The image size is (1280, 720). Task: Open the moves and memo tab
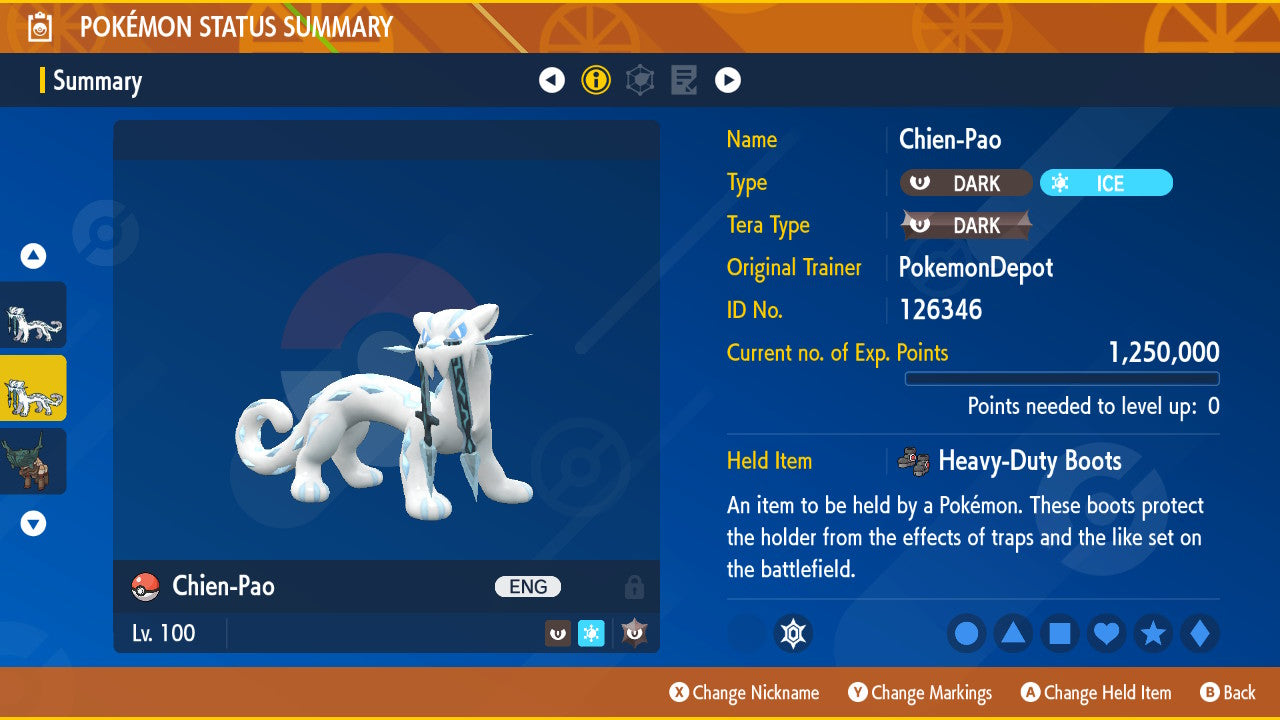click(684, 80)
